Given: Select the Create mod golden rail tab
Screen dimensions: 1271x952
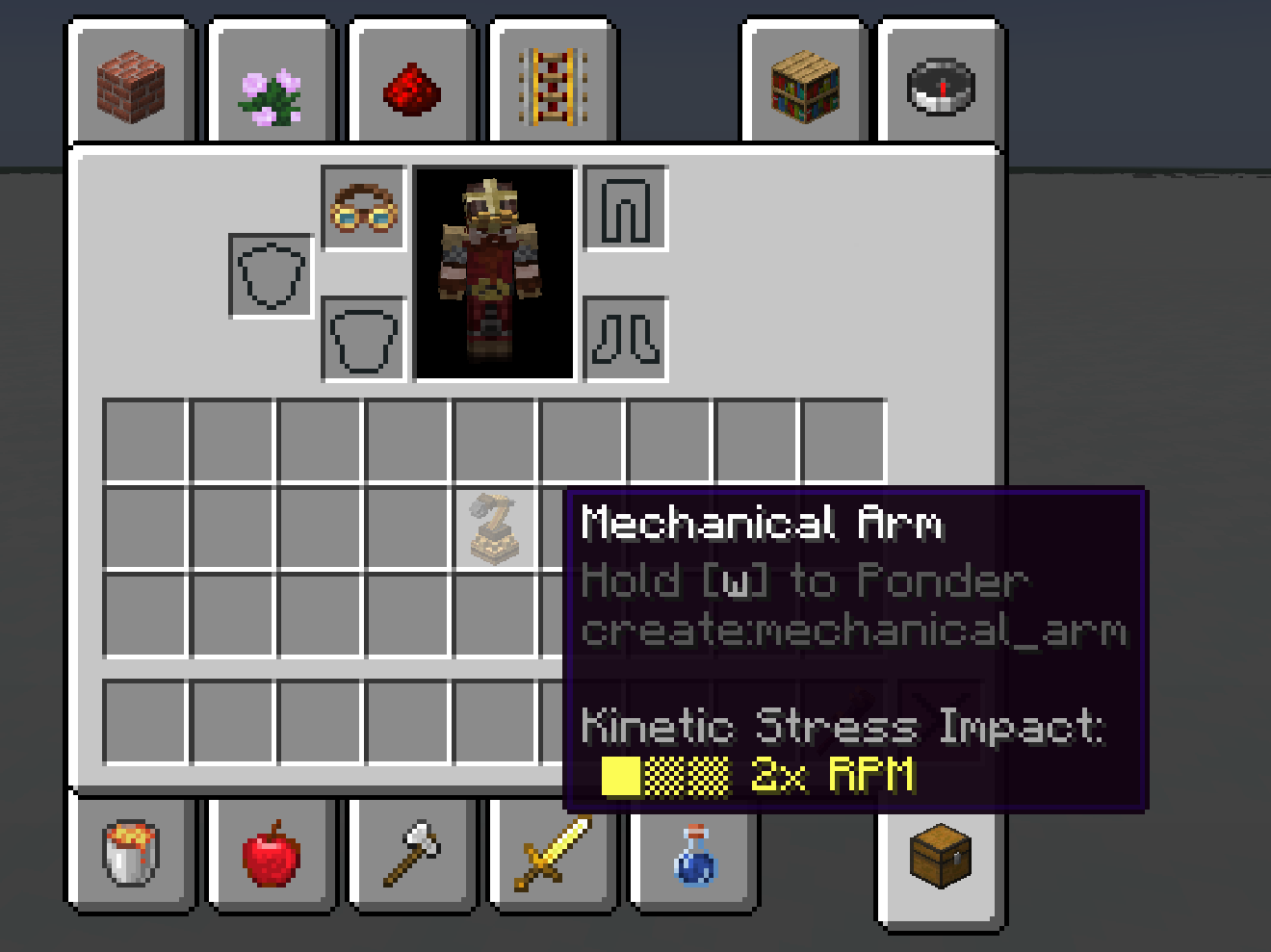Looking at the screenshot, I should tap(552, 87).
